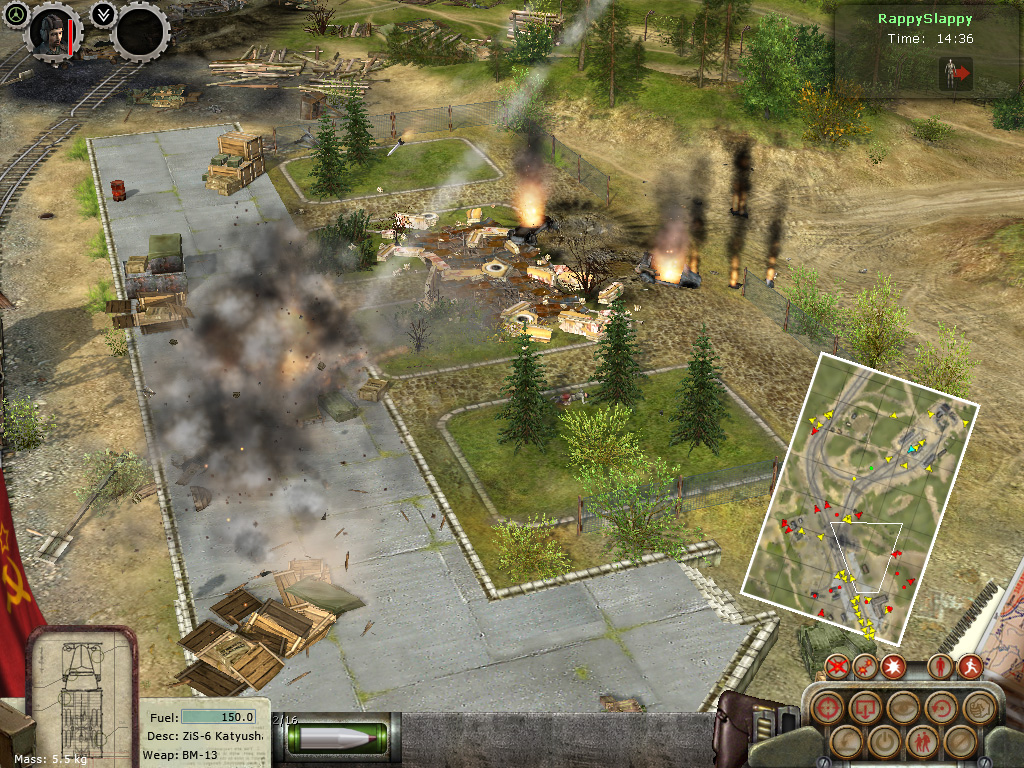Enable free movement with running soldier button
Screen dimensions: 1024x768
coord(969,666)
